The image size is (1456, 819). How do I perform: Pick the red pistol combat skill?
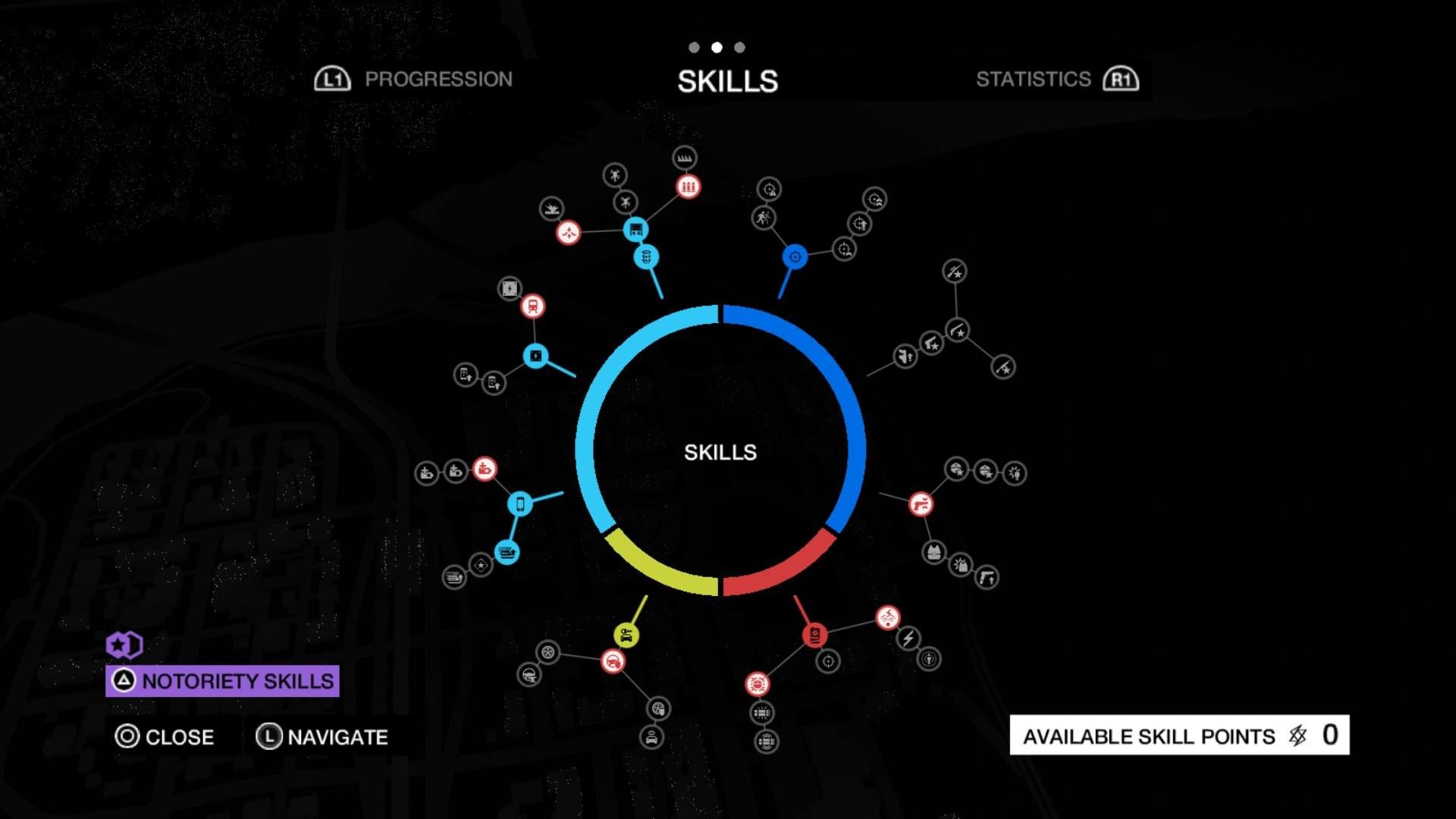click(x=921, y=504)
